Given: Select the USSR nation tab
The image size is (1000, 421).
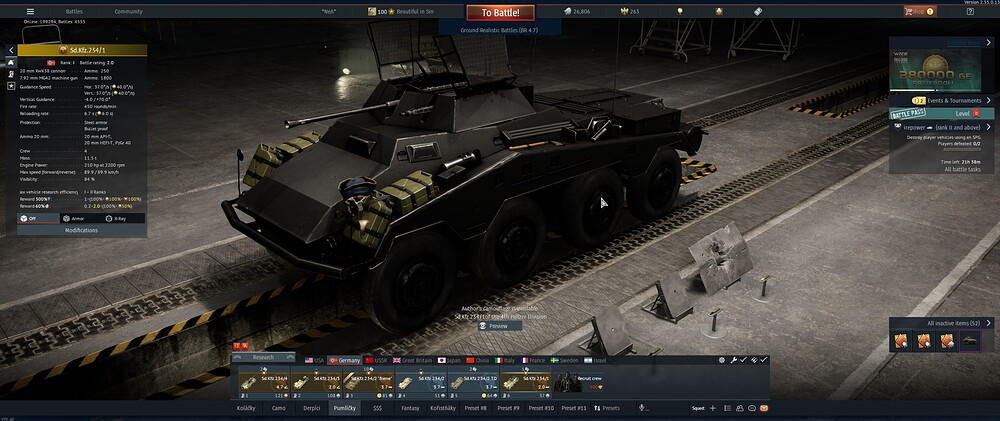Looking at the screenshot, I should tap(380, 359).
